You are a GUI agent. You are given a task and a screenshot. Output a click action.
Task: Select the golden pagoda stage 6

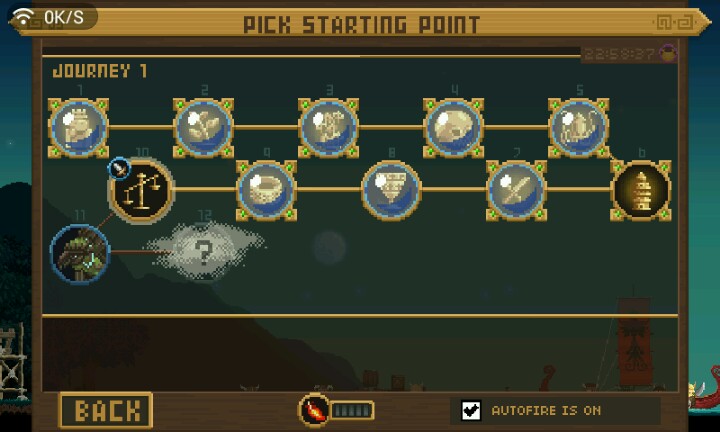tap(641, 189)
